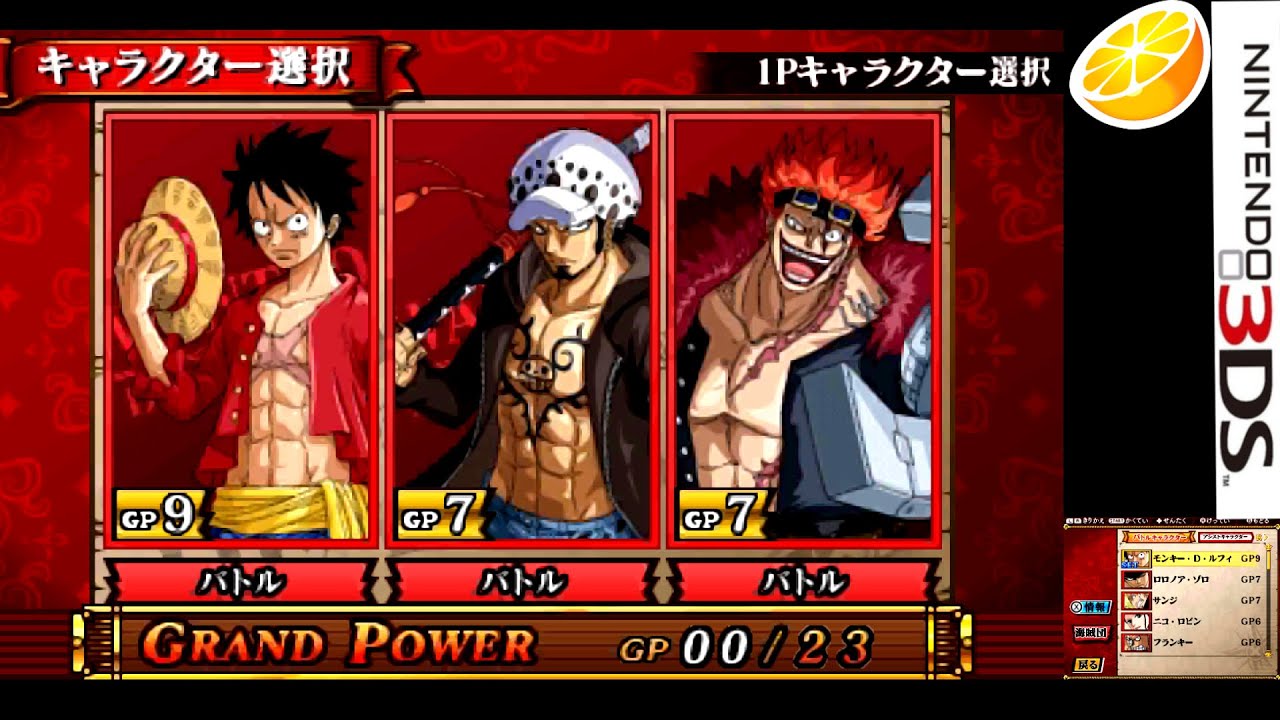
Task: Click the scrollbar beside the character list
Action: tap(1269, 598)
